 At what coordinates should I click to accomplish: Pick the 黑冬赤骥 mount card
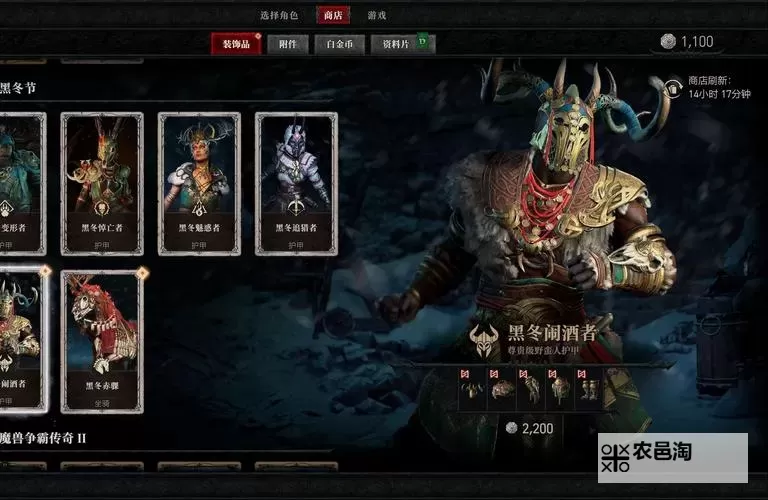point(102,340)
